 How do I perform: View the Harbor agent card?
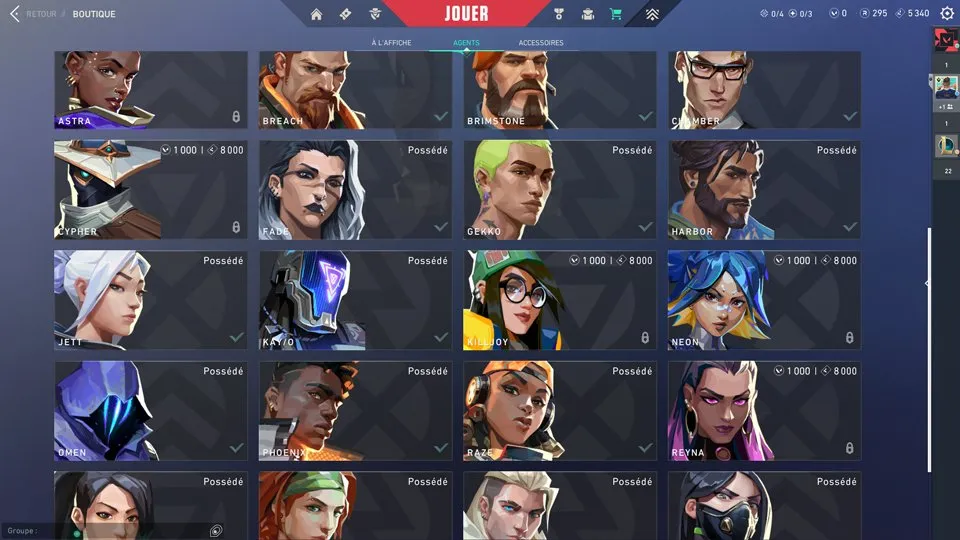pos(764,189)
